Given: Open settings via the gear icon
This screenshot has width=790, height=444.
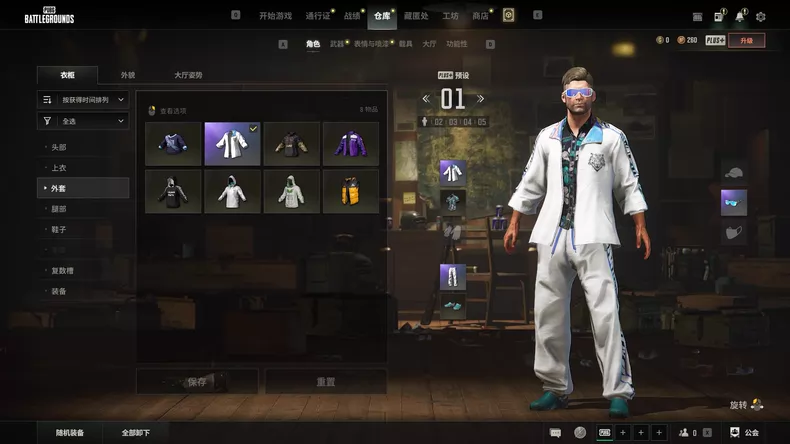Looking at the screenshot, I should tap(761, 16).
